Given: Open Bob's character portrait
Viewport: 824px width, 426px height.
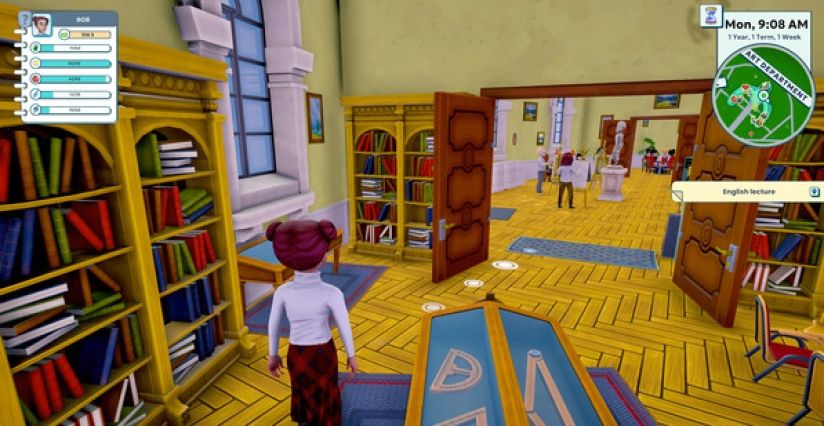Looking at the screenshot, I should click(41, 26).
